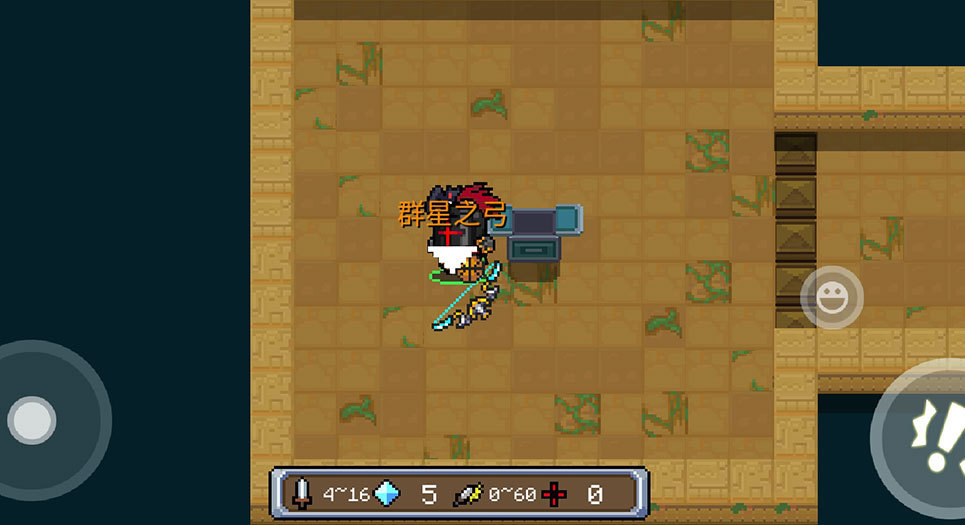Touch the virtual movement joystick

point(33,419)
